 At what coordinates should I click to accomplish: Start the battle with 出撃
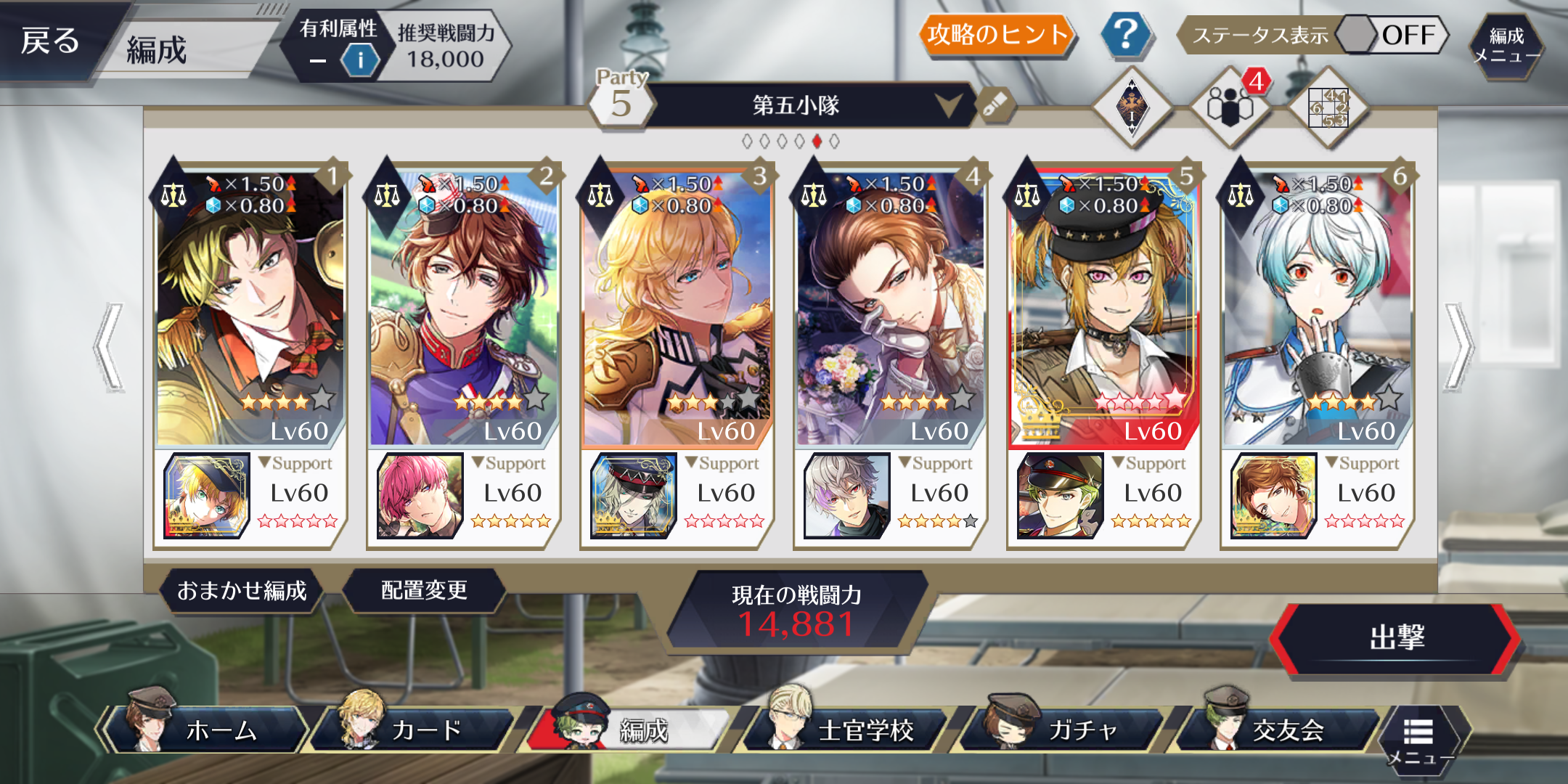1395,639
